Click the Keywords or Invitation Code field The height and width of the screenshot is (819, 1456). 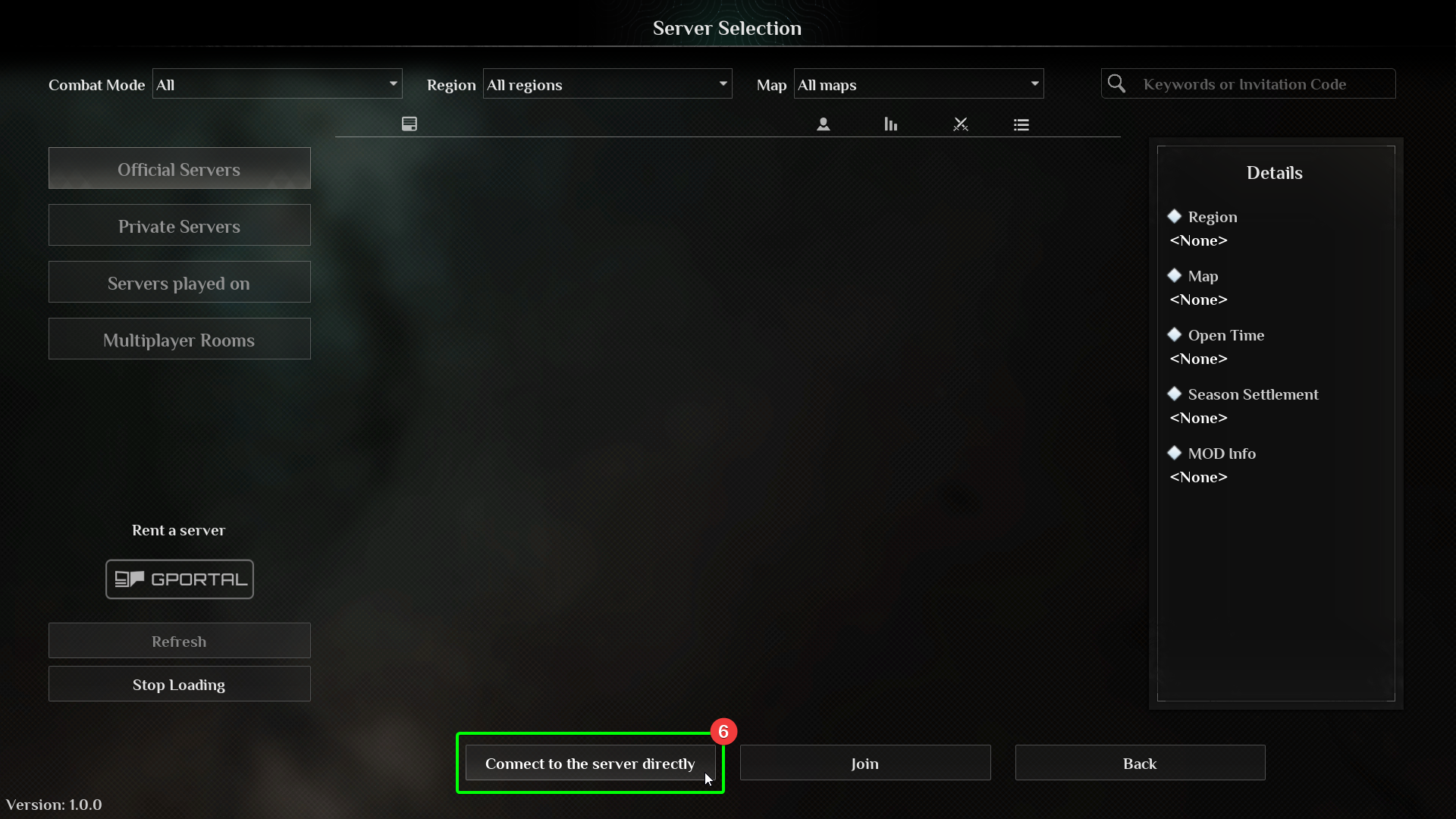(1259, 83)
